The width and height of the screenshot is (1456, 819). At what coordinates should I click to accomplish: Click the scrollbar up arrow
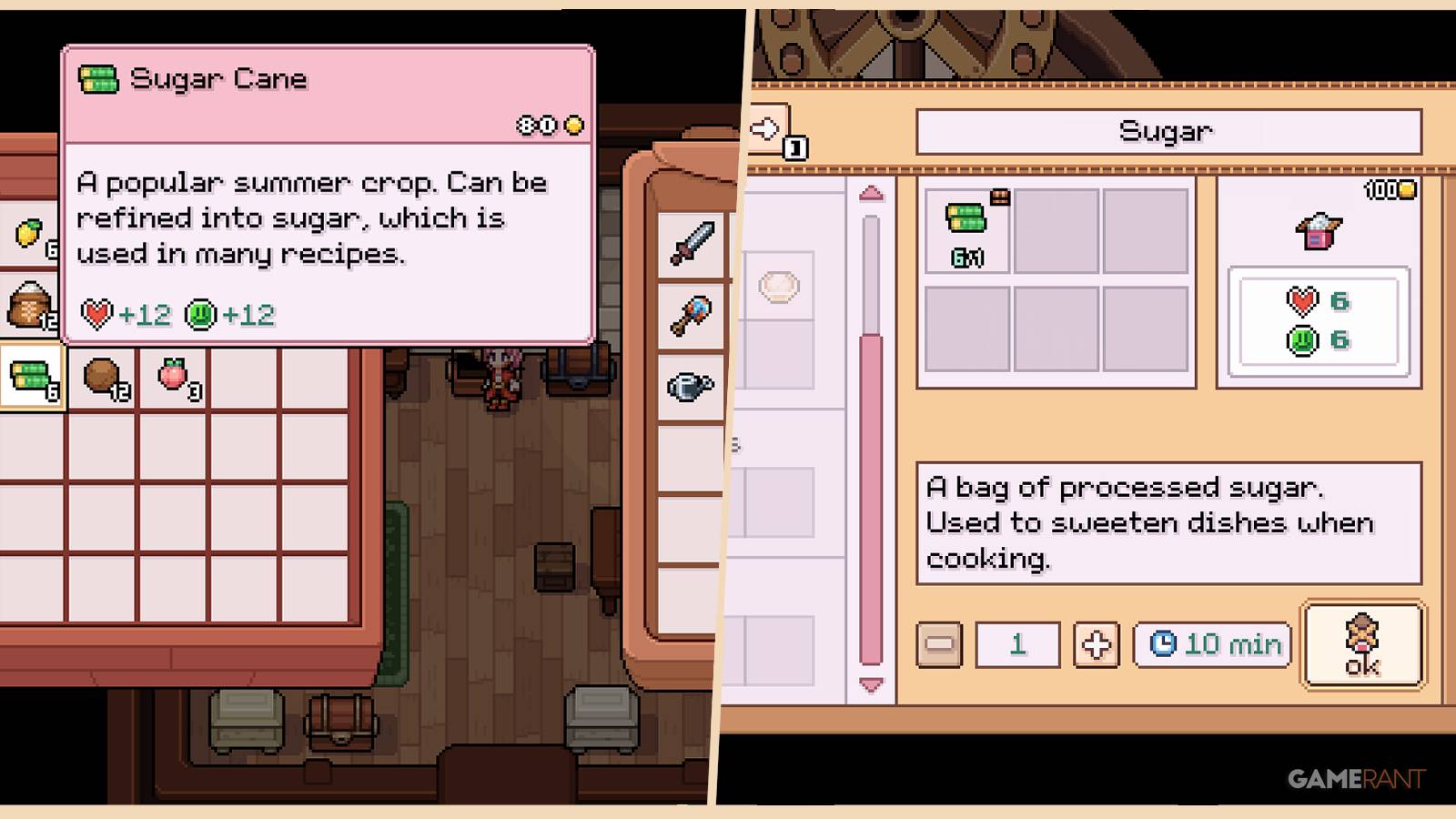[x=871, y=193]
